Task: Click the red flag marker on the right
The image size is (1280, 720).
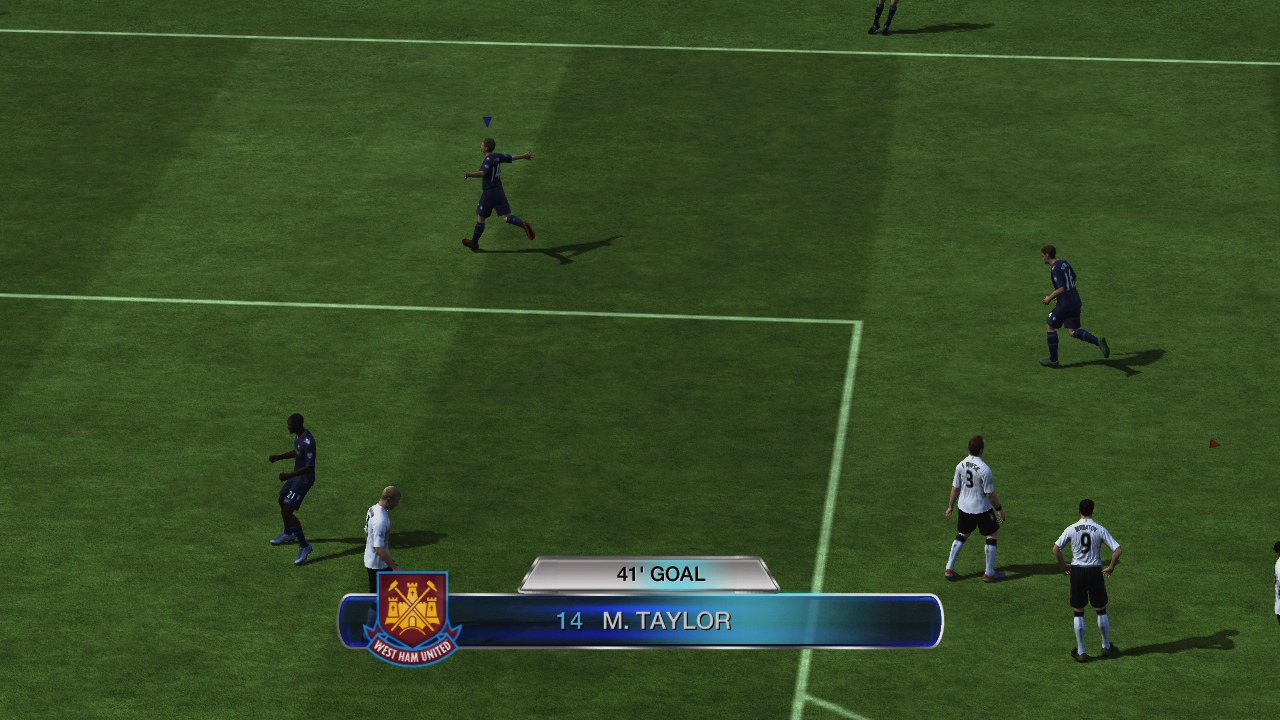Action: click(1215, 441)
